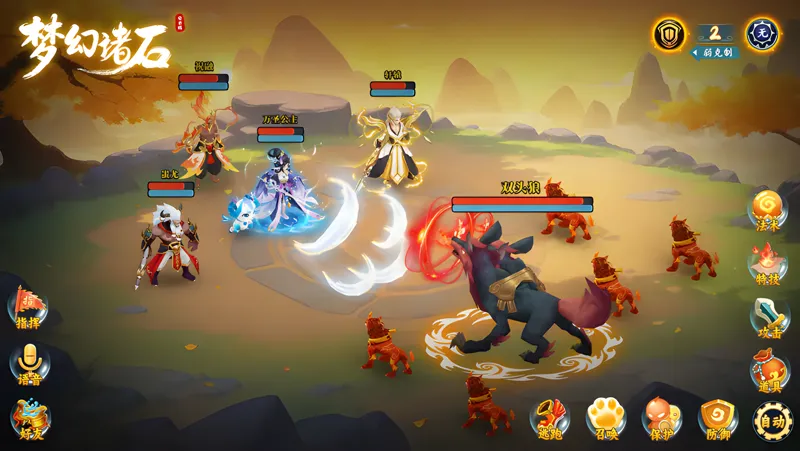Screen dimensions: 800x451
Task: Toggle 自动 auto-battle mode
Action: pos(772,420)
